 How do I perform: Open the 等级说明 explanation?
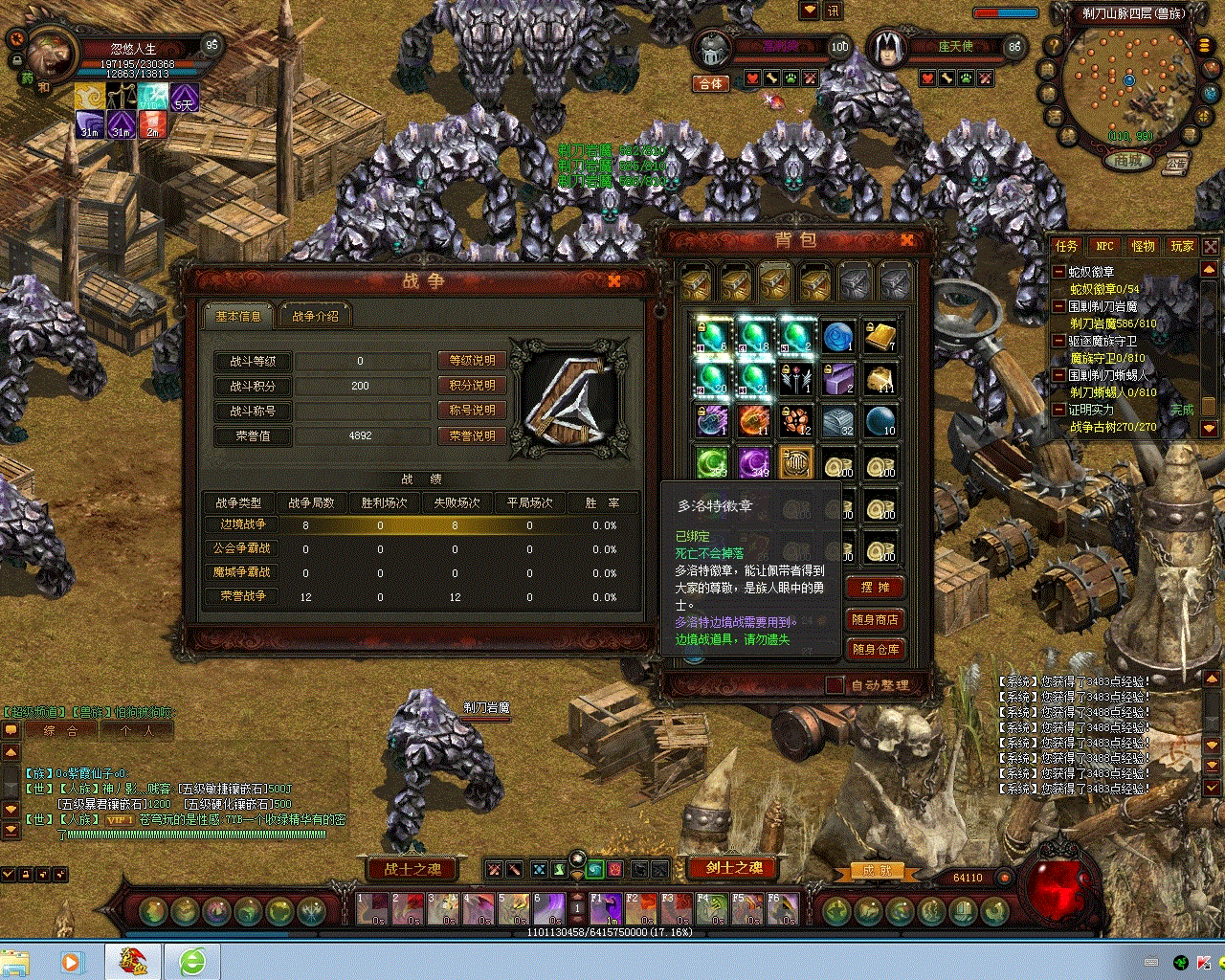click(472, 361)
